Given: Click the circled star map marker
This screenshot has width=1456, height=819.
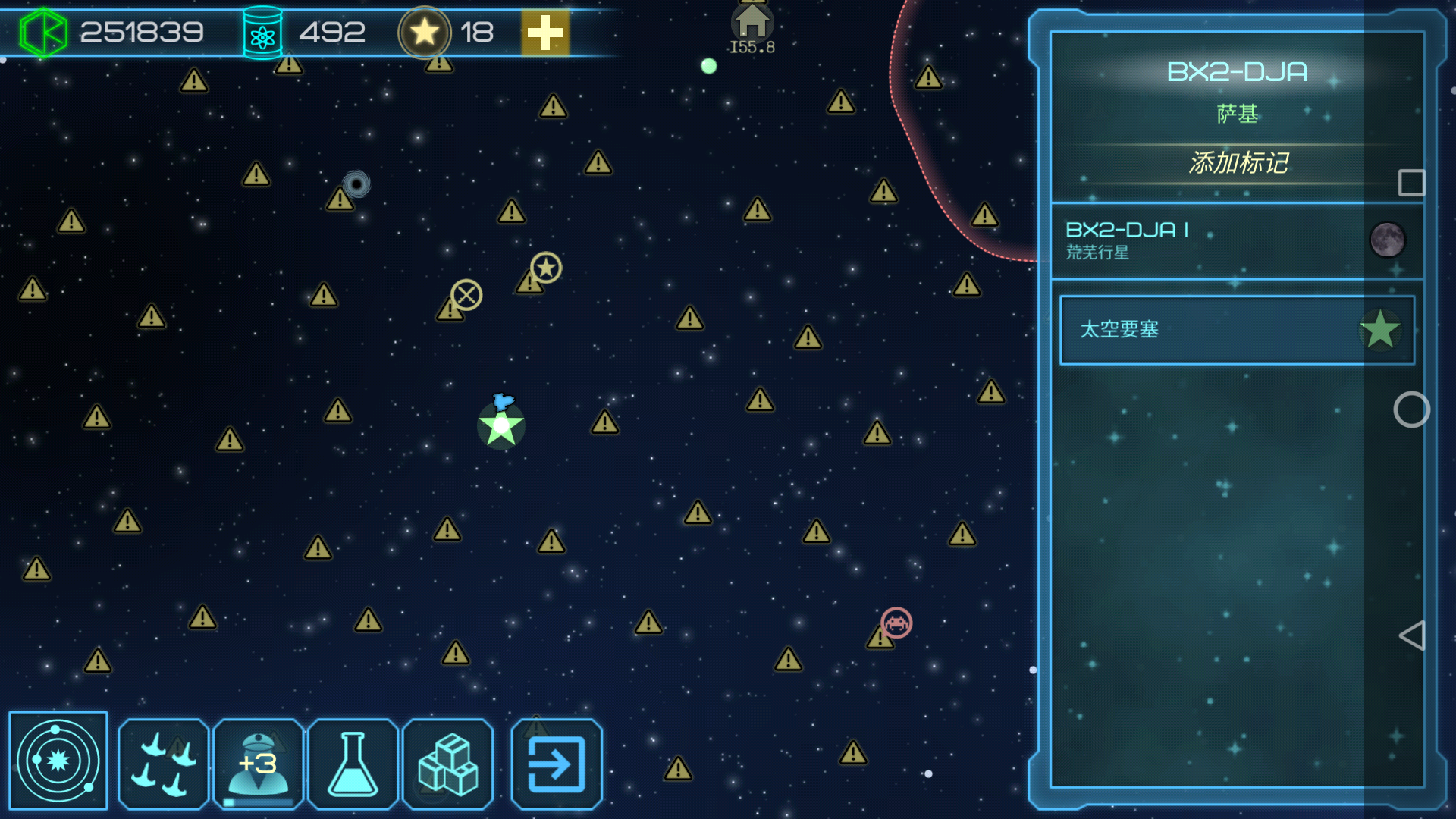Looking at the screenshot, I should click(x=546, y=268).
